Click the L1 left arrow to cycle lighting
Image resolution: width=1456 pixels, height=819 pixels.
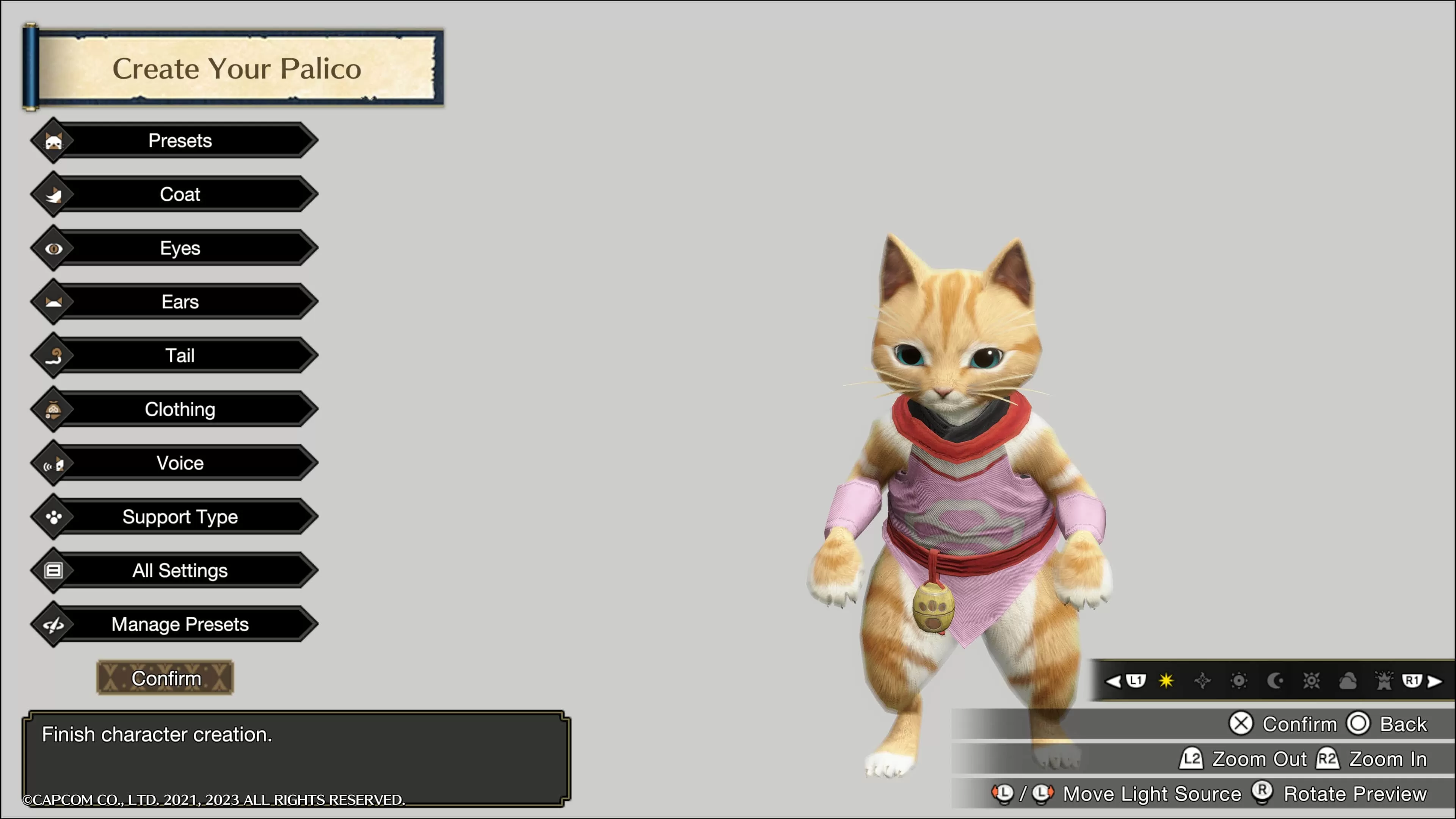coord(1115,681)
